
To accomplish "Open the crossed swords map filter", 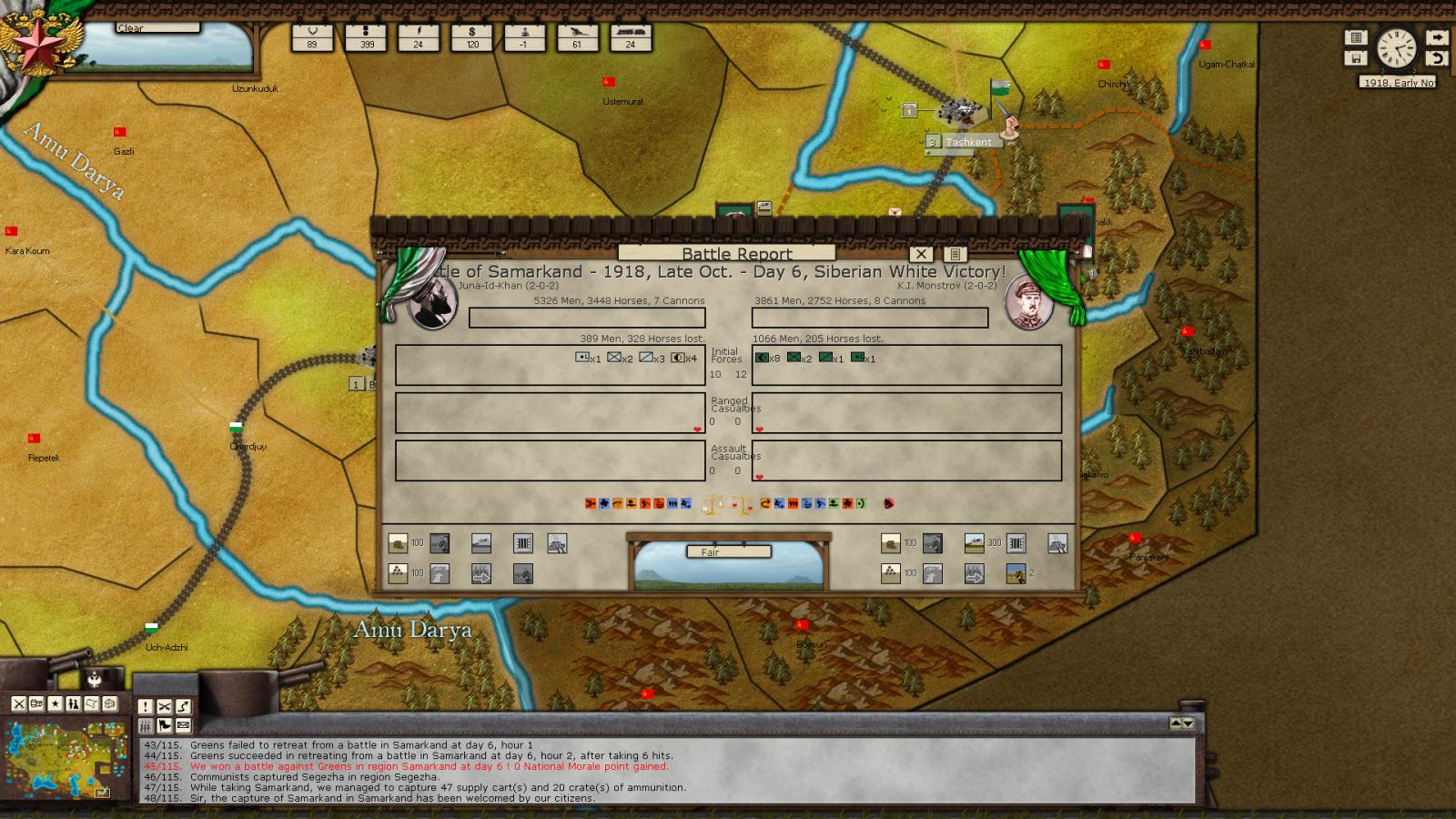I will (x=18, y=703).
